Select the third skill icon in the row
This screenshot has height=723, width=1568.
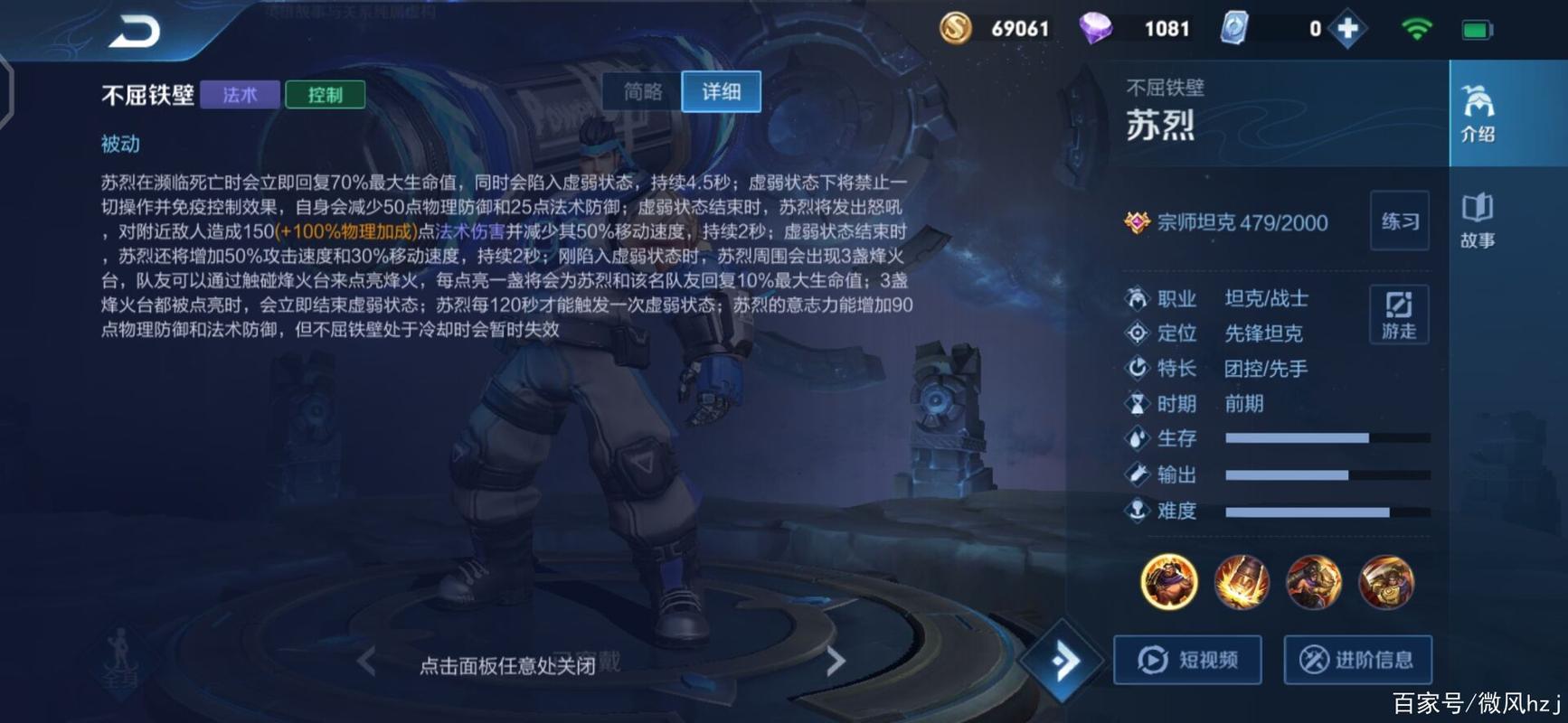point(1313,583)
